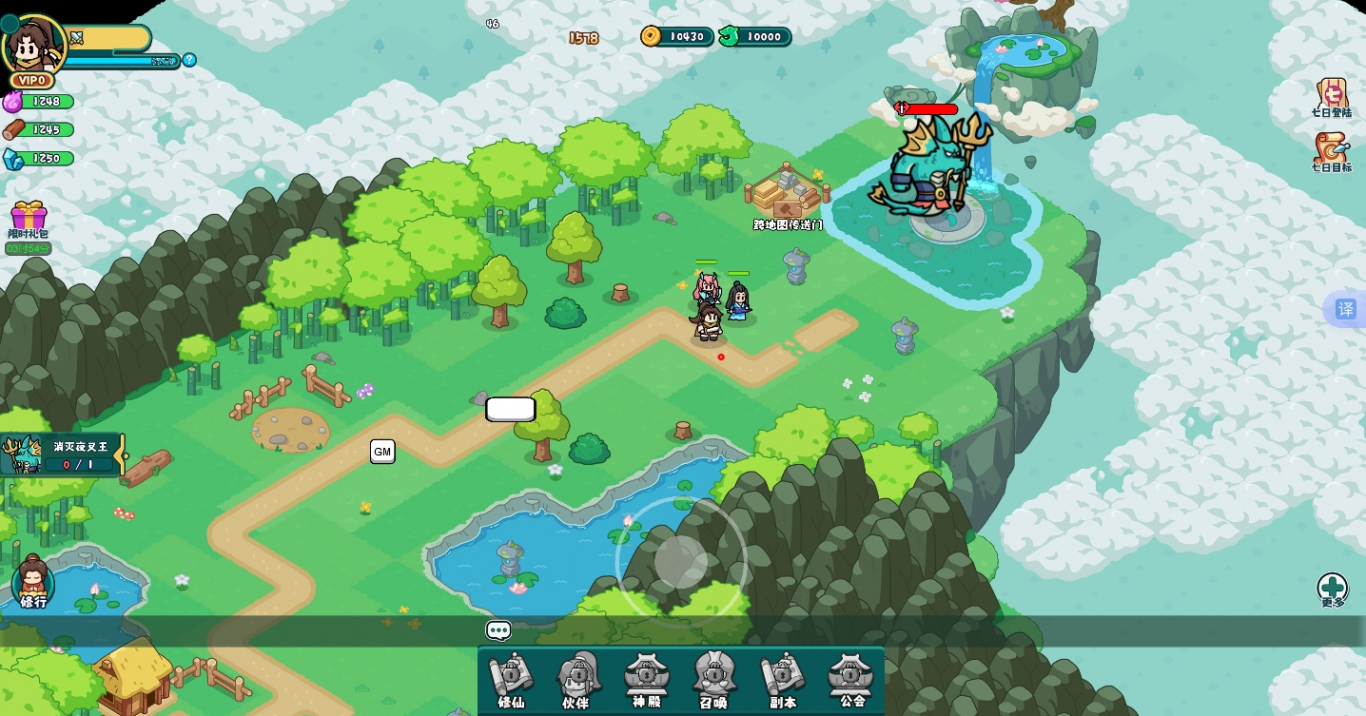Open the 七日登陆 seven-day login reward
Image resolution: width=1366 pixels, height=716 pixels.
1331,98
